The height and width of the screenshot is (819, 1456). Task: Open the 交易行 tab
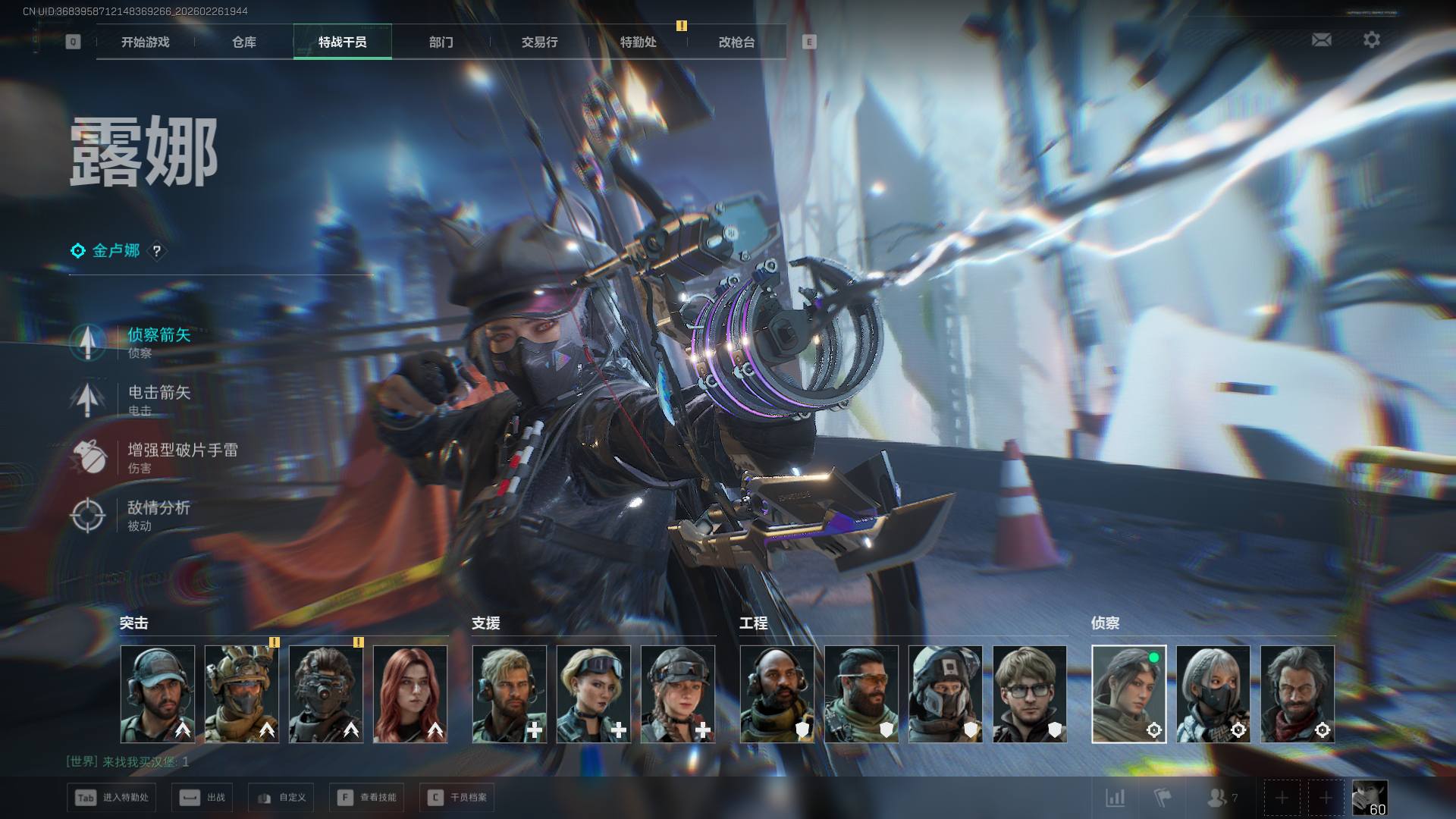coord(539,42)
